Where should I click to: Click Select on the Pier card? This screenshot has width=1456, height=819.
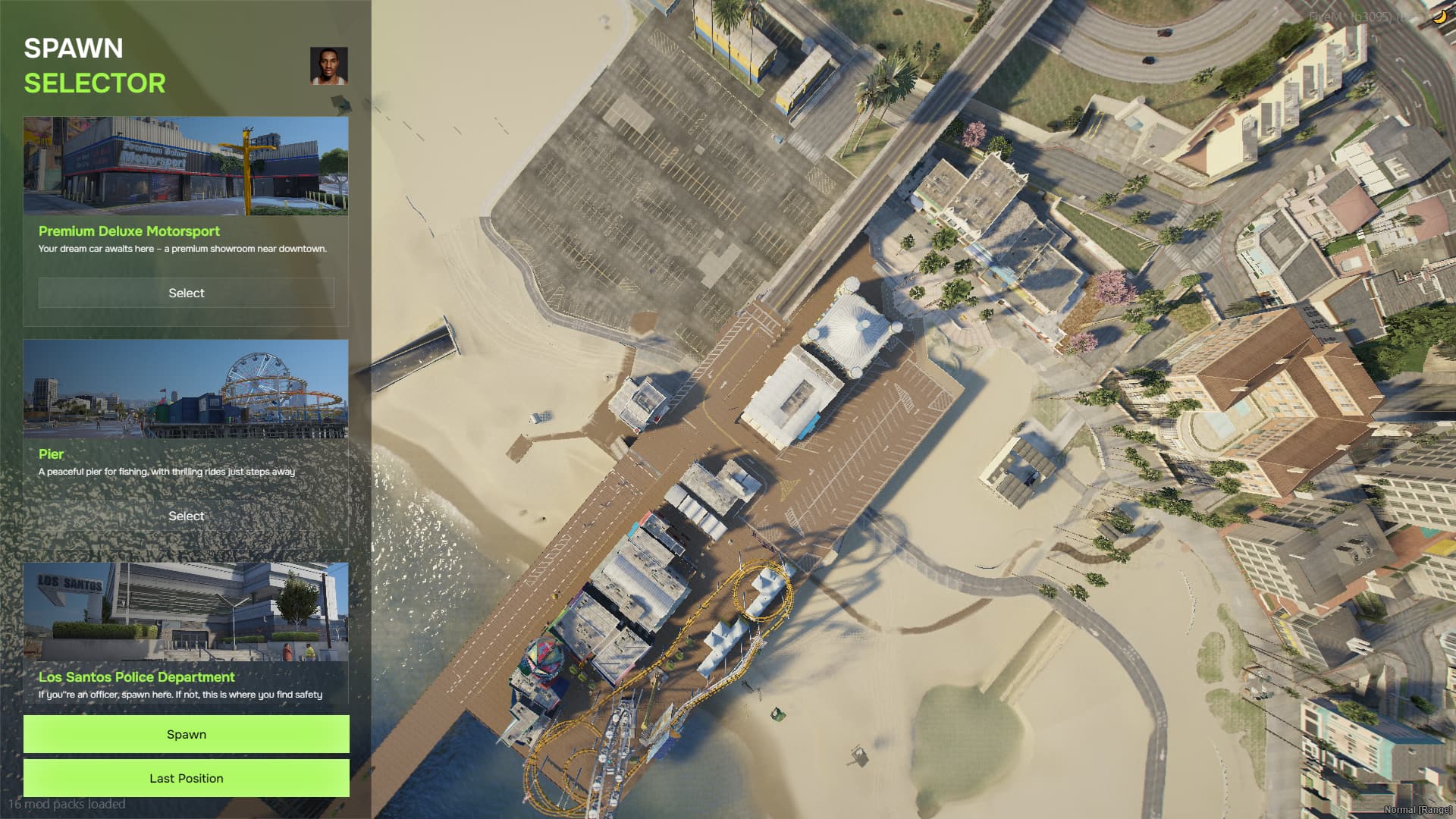pyautogui.click(x=185, y=516)
